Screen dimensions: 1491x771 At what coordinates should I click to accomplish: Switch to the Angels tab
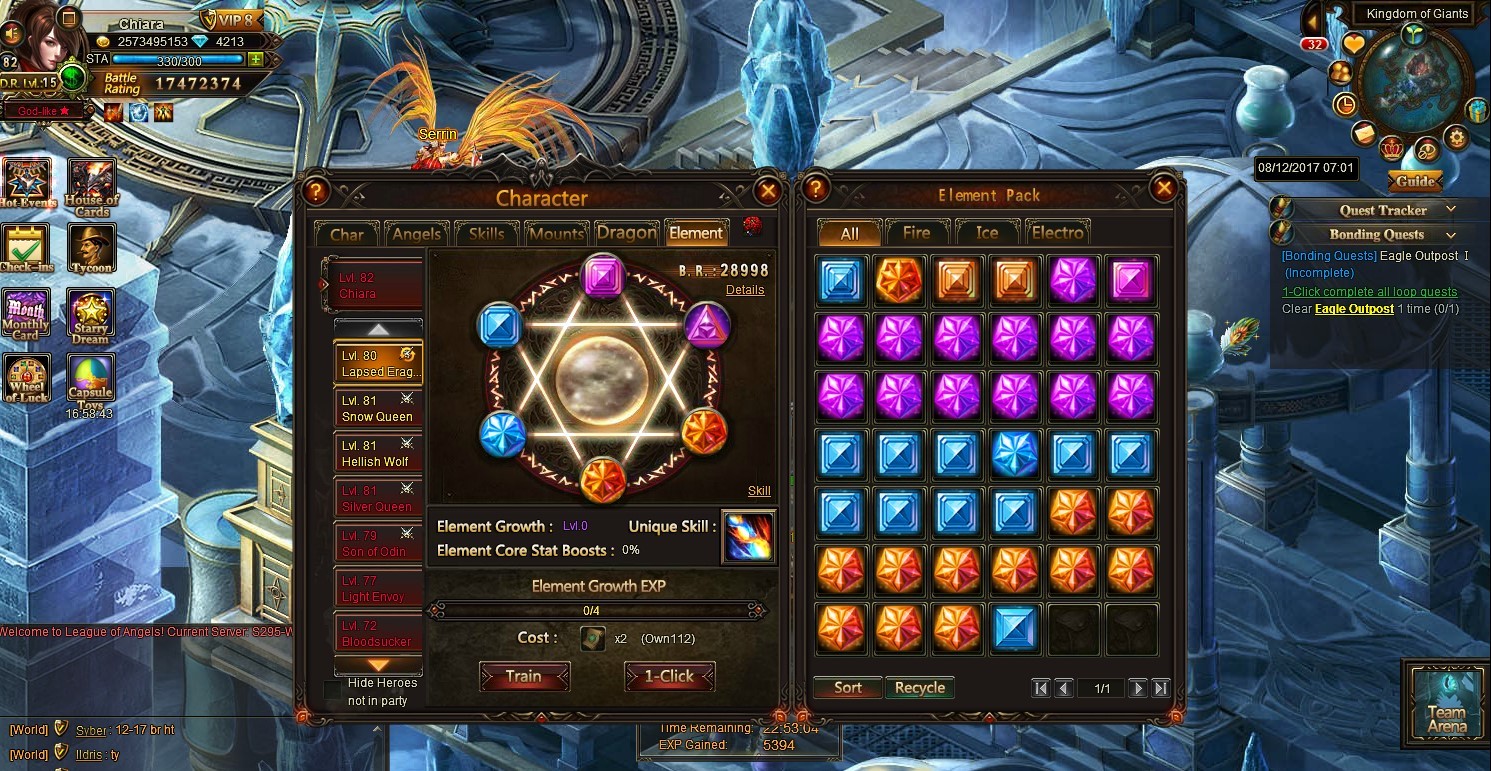416,234
